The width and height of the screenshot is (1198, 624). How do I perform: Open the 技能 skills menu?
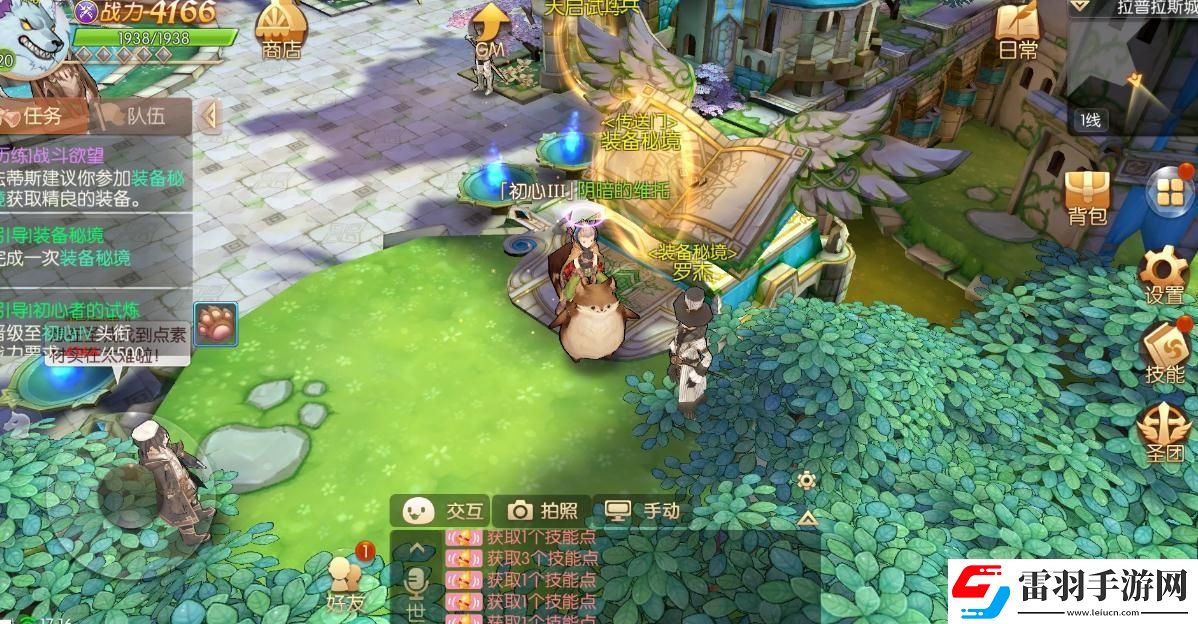pyautogui.click(x=1165, y=352)
